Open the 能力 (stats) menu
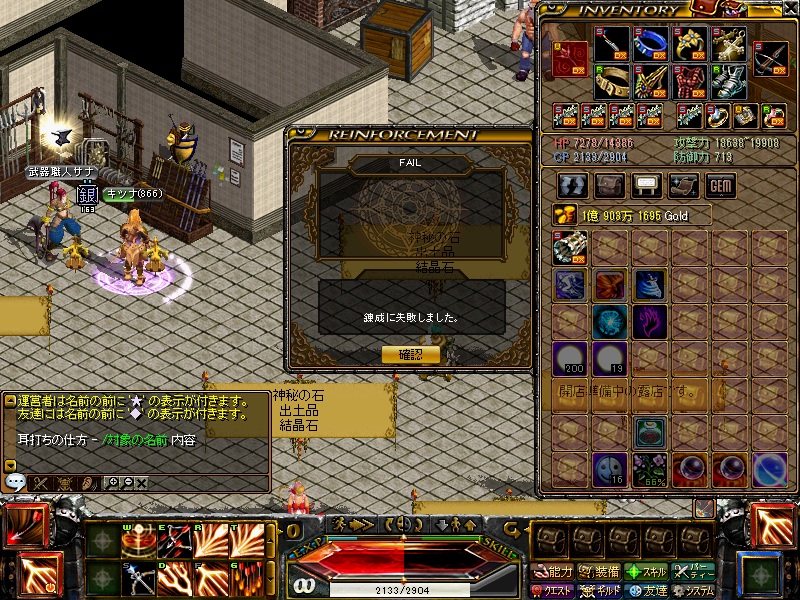The image size is (800, 600). pyautogui.click(x=554, y=572)
